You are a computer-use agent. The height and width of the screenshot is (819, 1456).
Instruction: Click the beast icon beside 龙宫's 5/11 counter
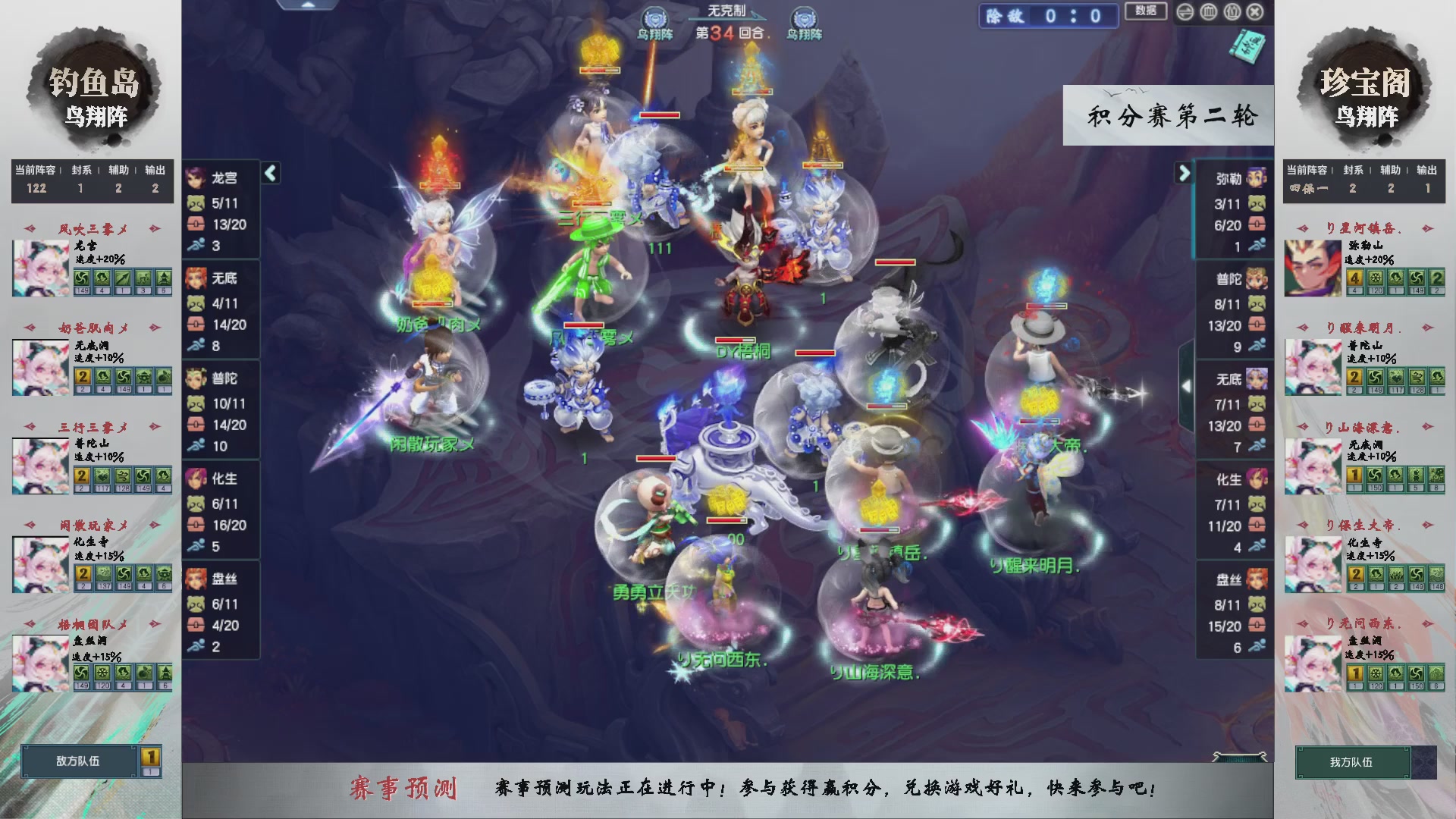pyautogui.click(x=196, y=203)
